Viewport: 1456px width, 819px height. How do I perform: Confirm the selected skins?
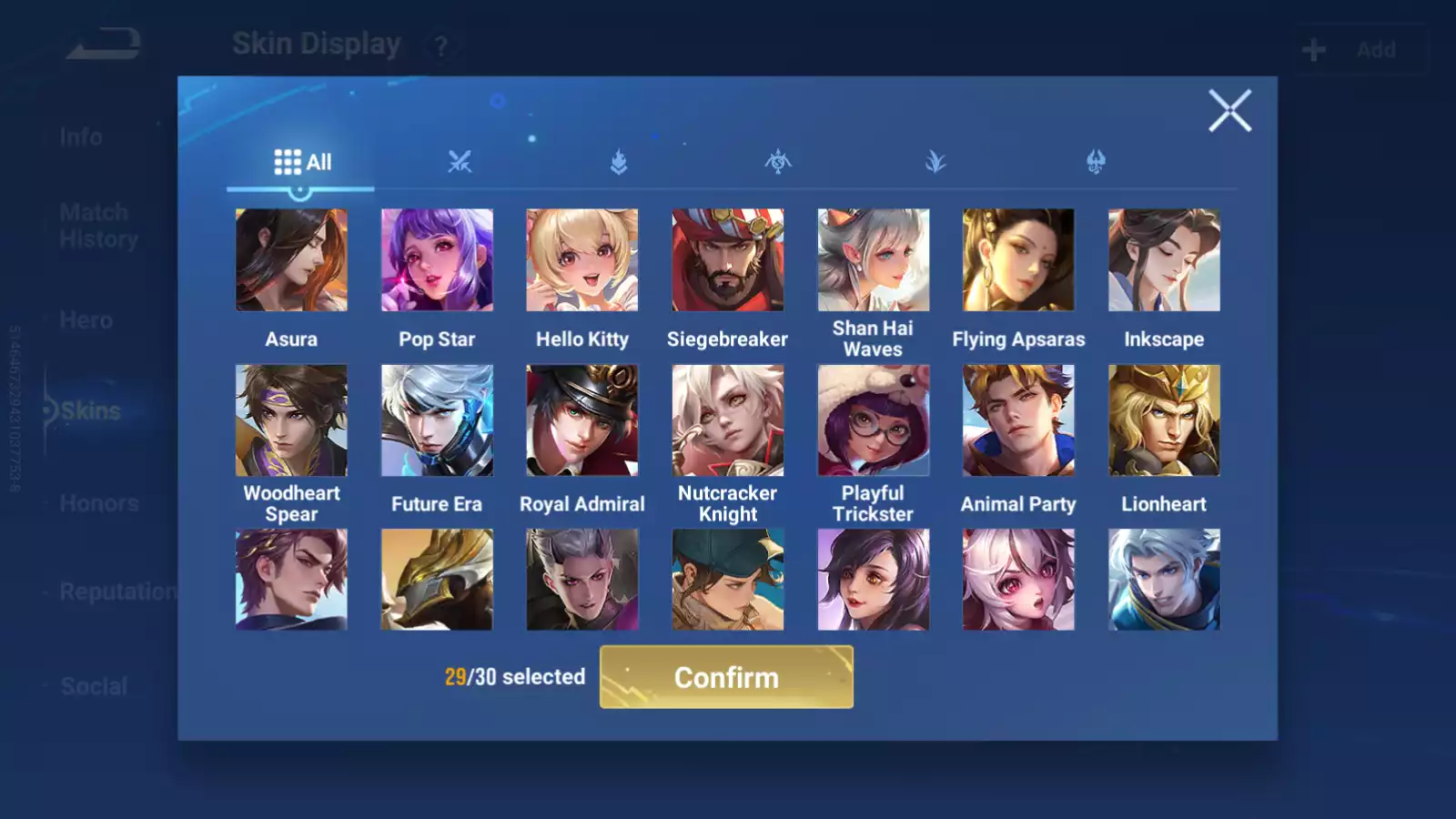tap(726, 677)
